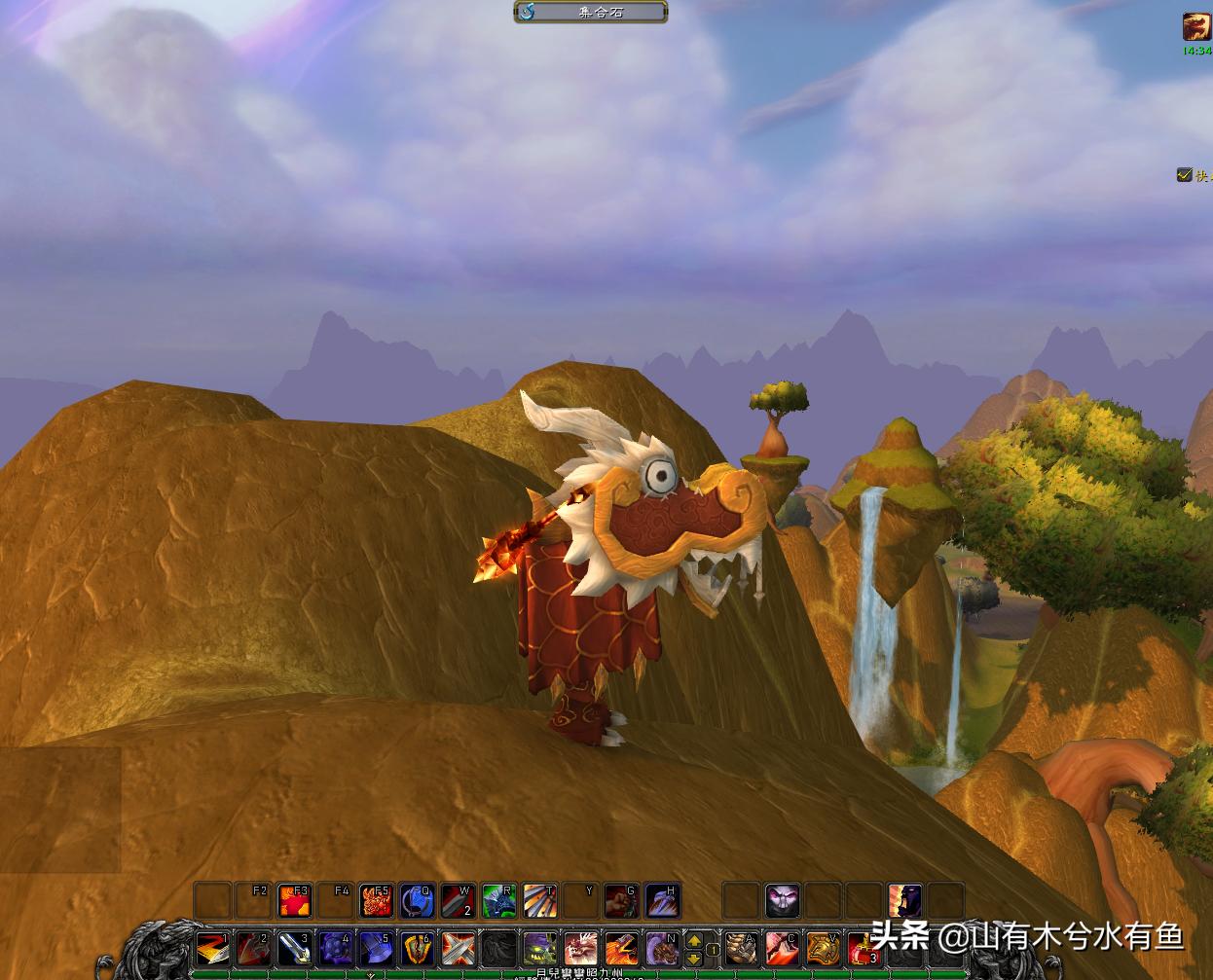The height and width of the screenshot is (980, 1213).
Task: Click the dragon buff icon
Action: coord(1196,26)
